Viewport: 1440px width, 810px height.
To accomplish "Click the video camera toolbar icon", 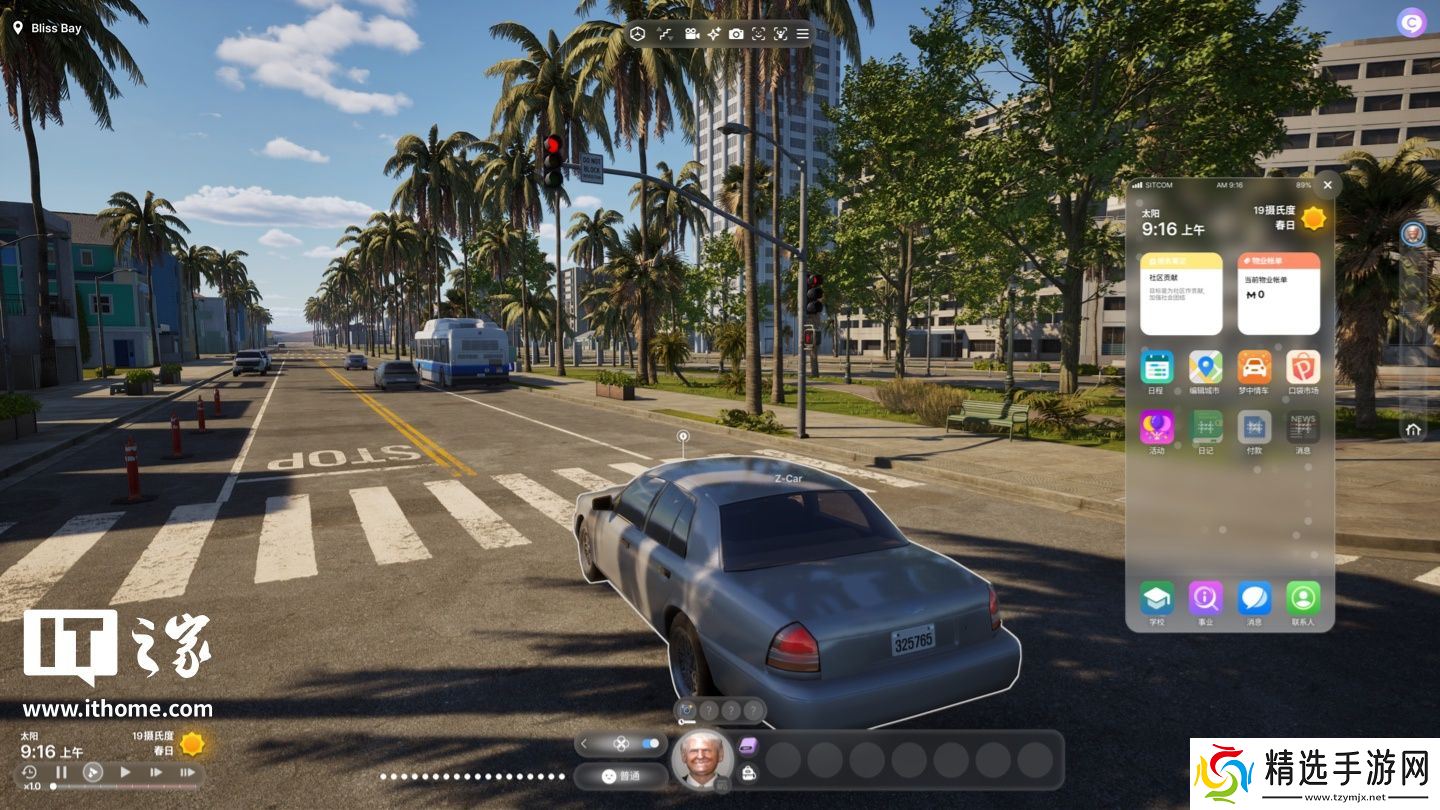I will tap(691, 34).
